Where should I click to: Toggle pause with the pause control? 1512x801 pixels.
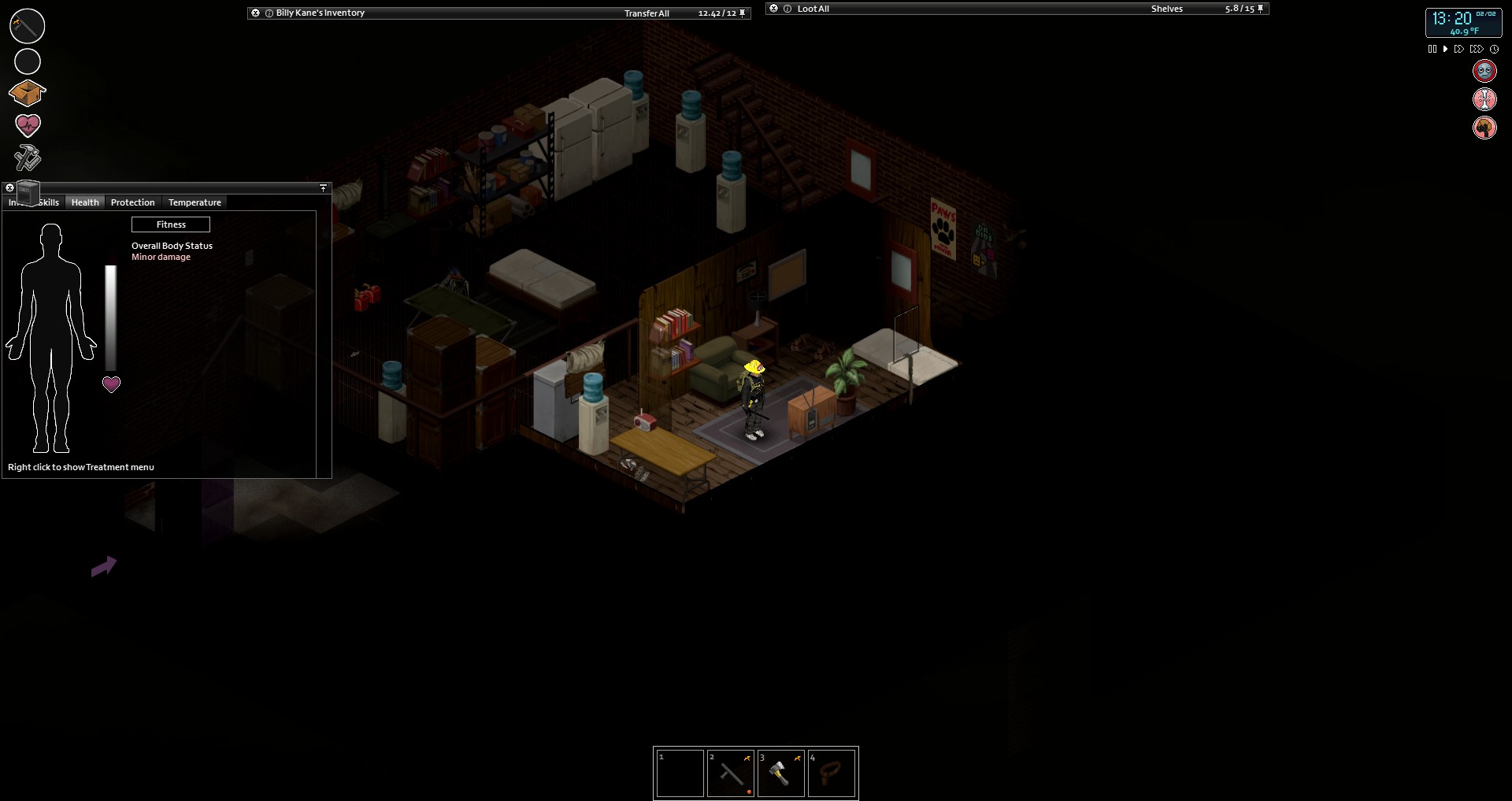pyautogui.click(x=1432, y=48)
